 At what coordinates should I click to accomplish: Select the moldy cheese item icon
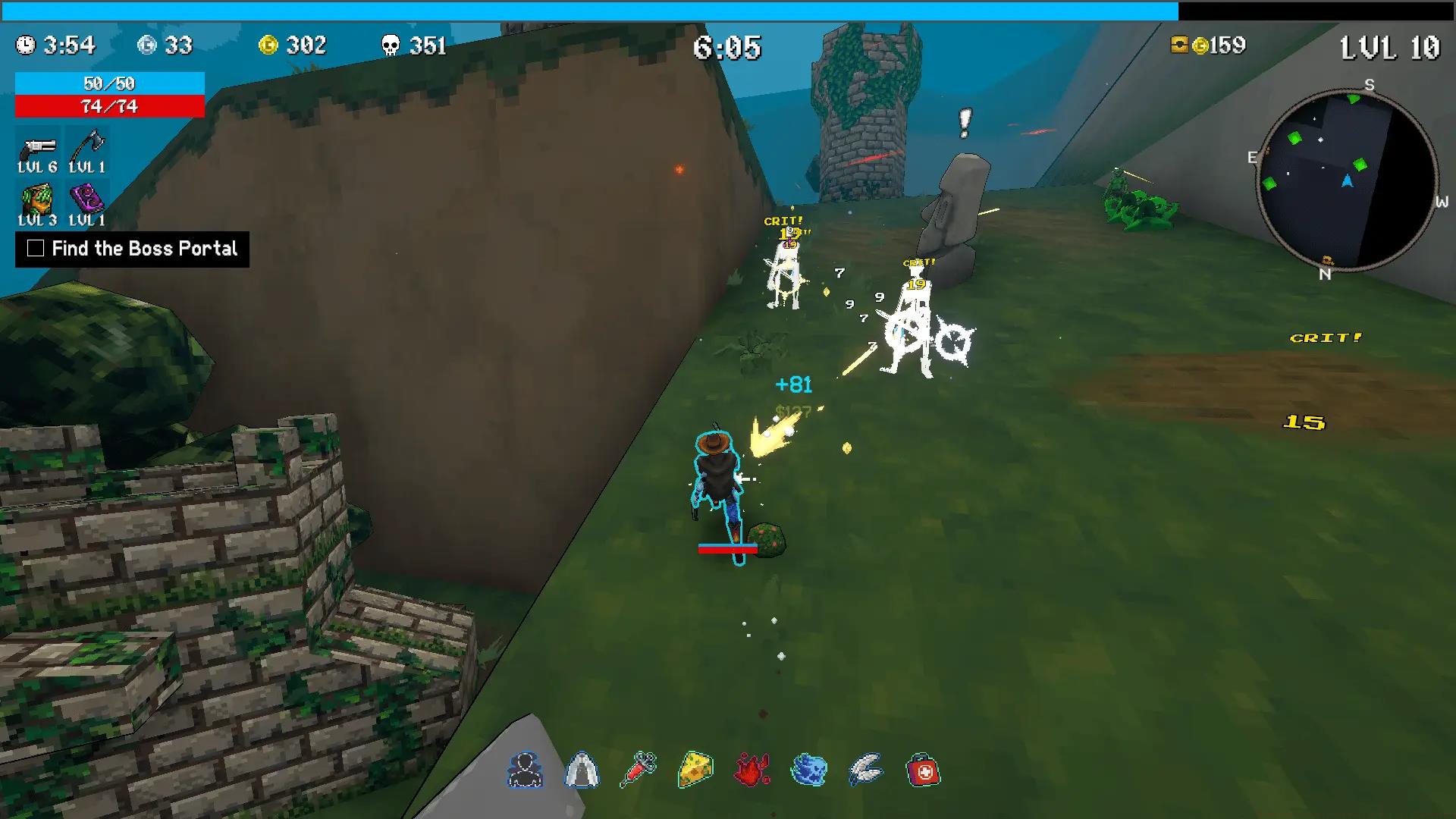[695, 770]
